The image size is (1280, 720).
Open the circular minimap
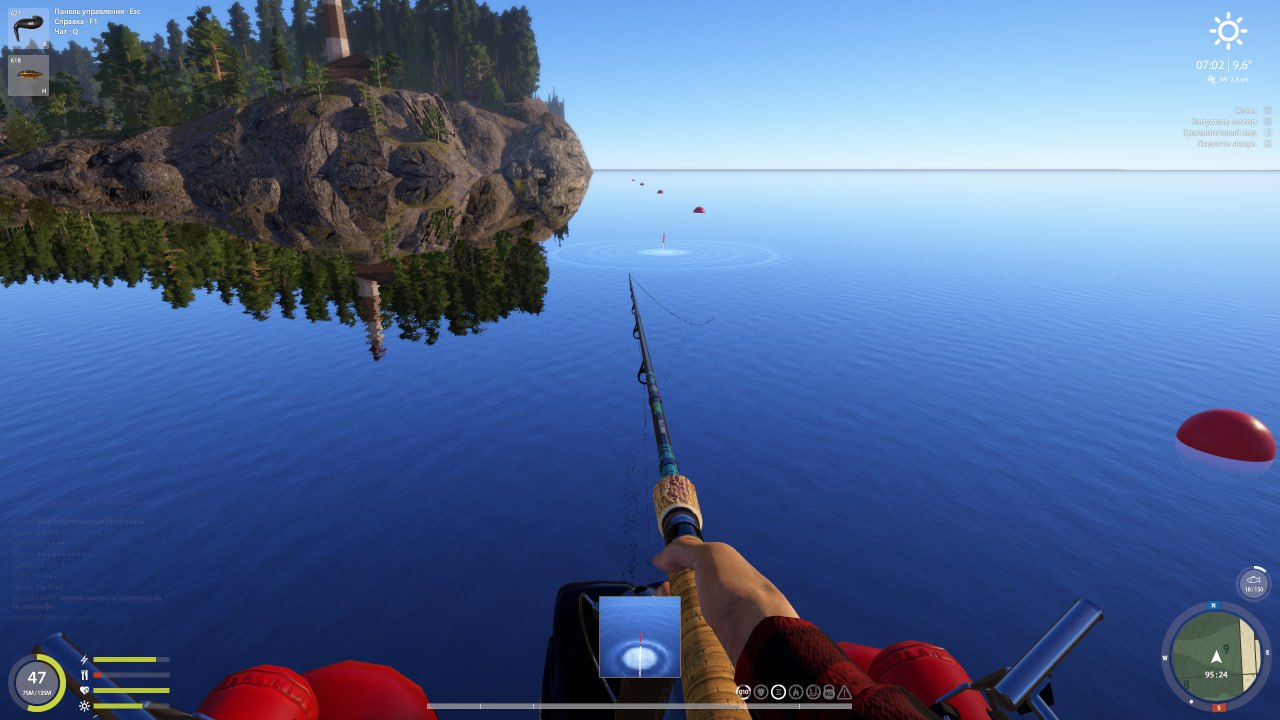[1214, 656]
